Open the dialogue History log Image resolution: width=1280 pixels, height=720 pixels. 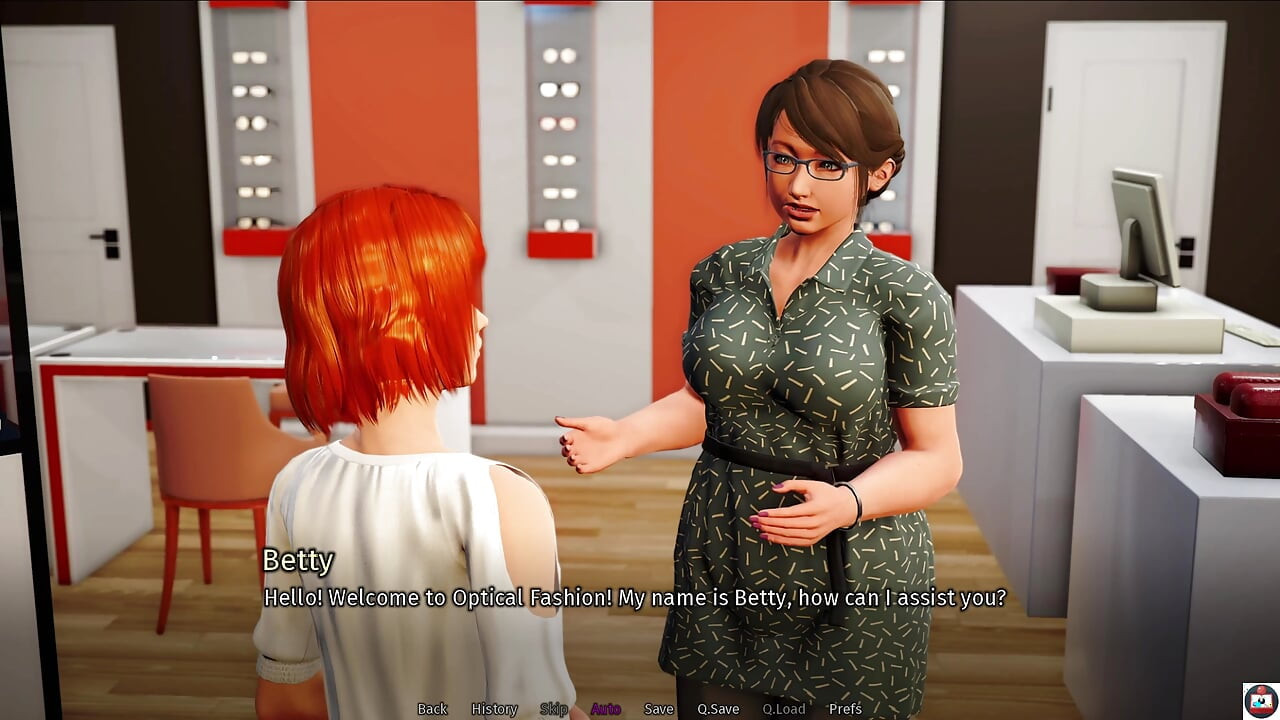pyautogui.click(x=494, y=709)
